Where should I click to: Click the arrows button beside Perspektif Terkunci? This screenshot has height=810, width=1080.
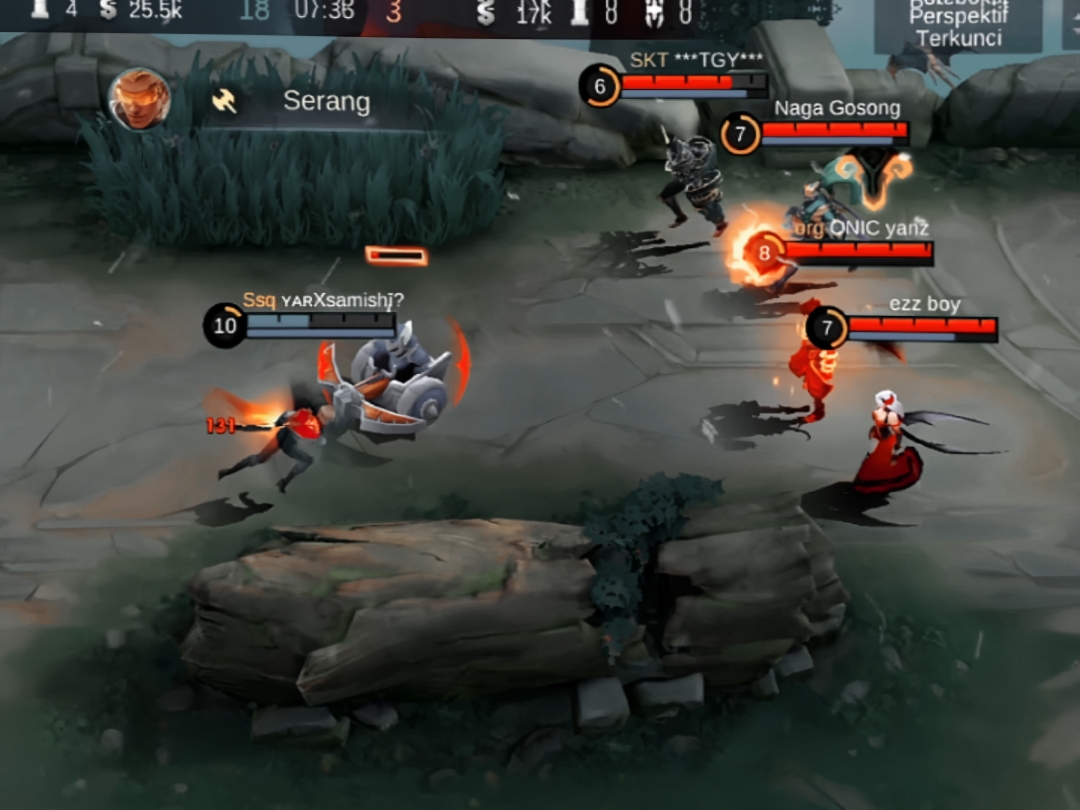point(1071,24)
